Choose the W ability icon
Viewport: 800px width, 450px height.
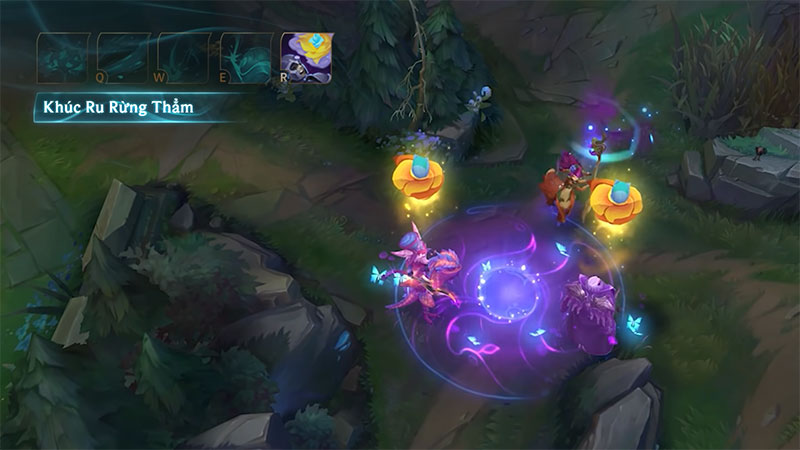pyautogui.click(x=186, y=57)
